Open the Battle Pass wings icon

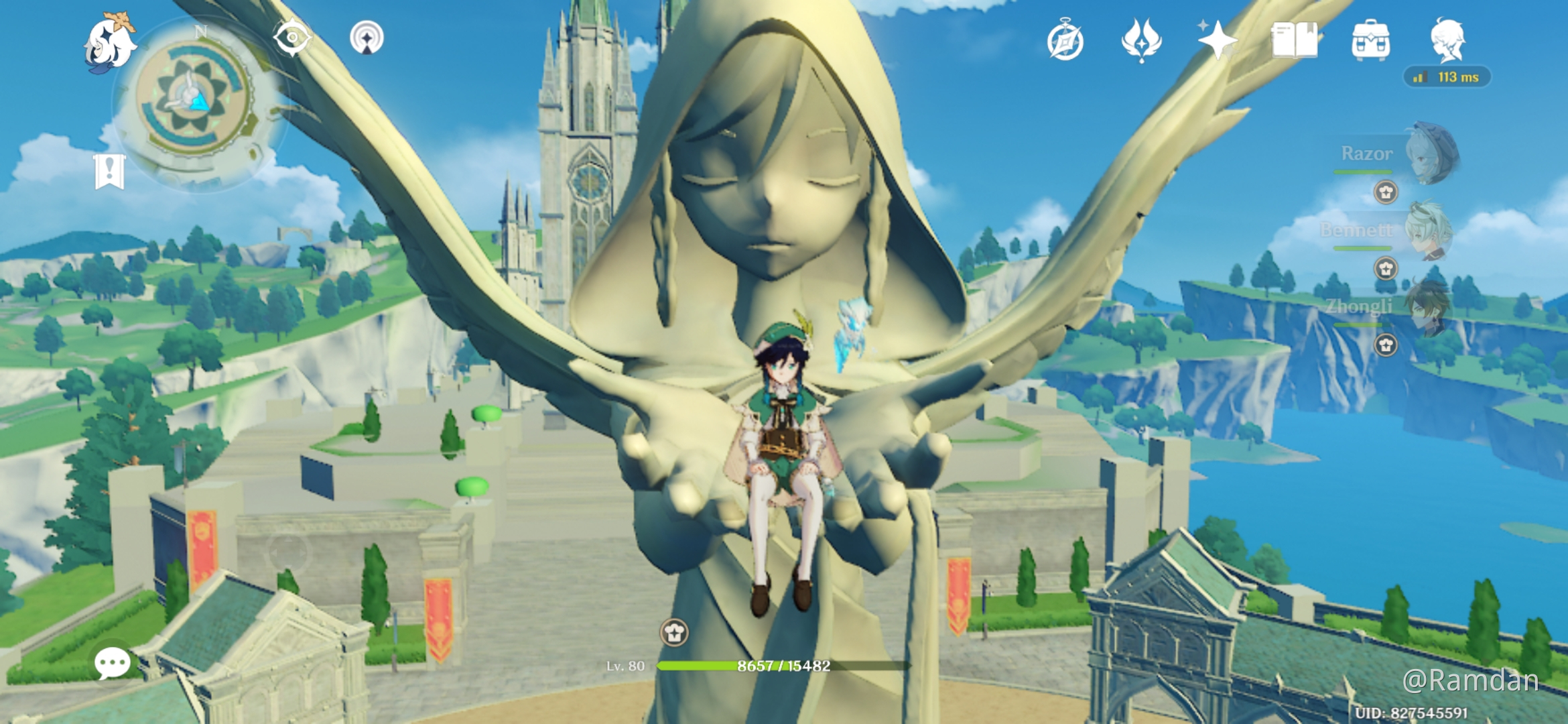click(x=1141, y=40)
